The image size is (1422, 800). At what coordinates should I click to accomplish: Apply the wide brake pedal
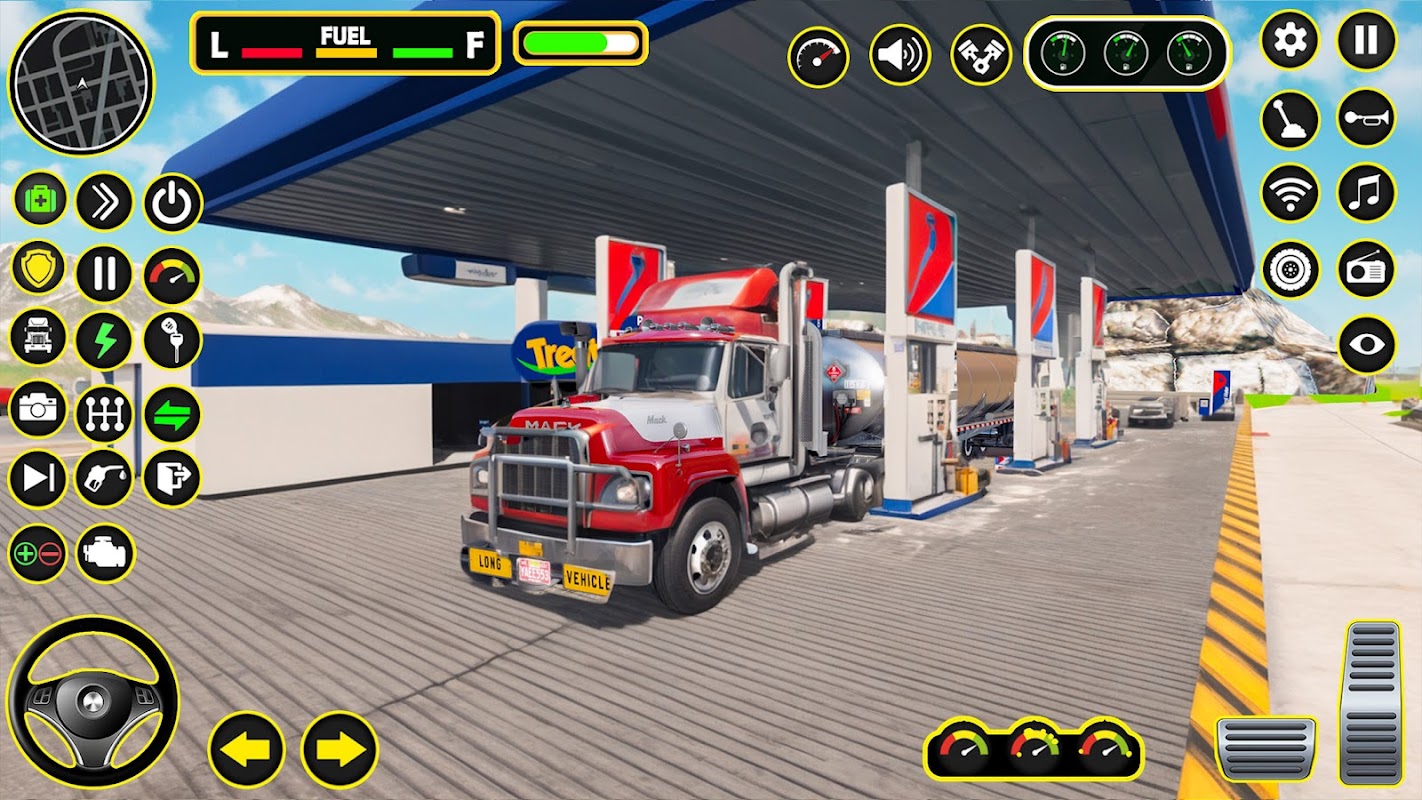click(1266, 748)
